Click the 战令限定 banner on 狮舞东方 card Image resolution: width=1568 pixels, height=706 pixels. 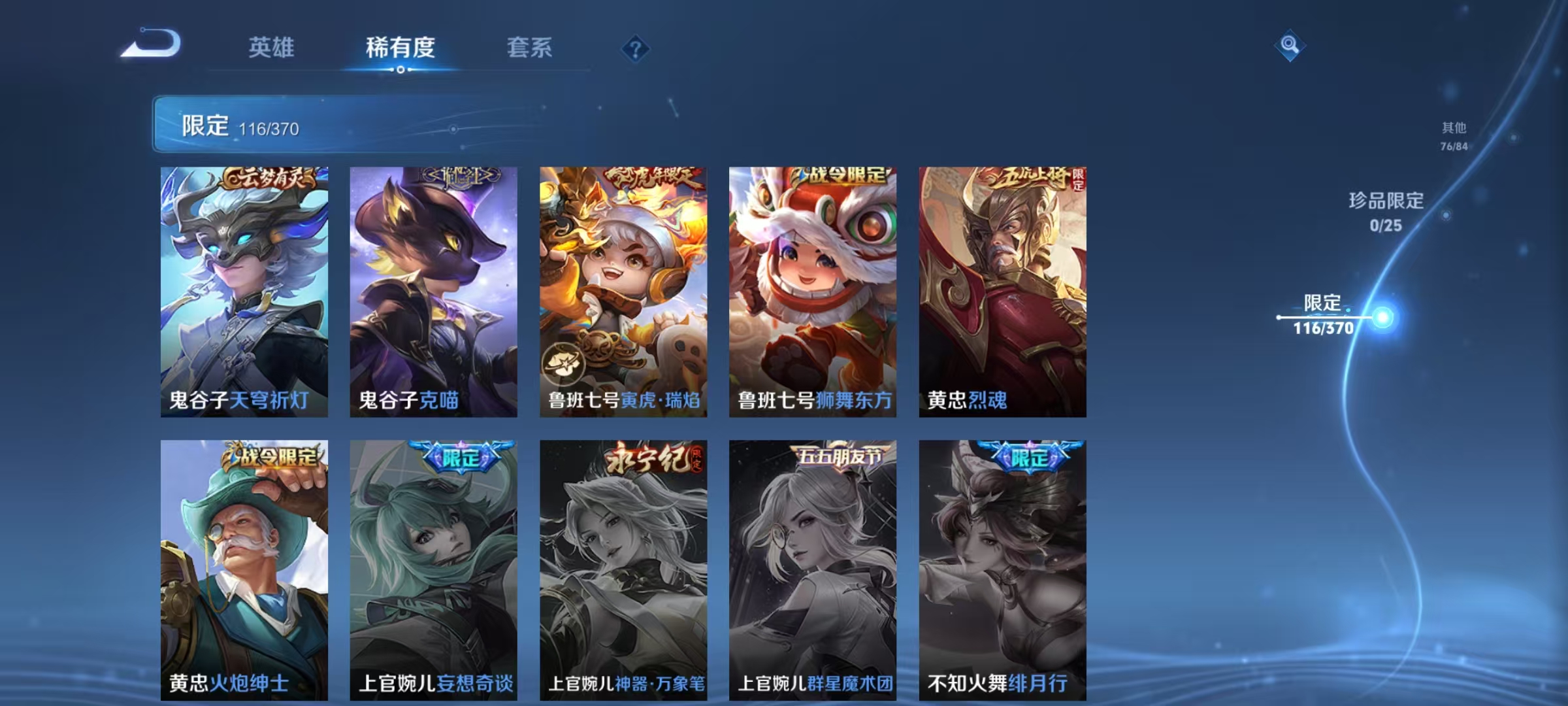[843, 174]
